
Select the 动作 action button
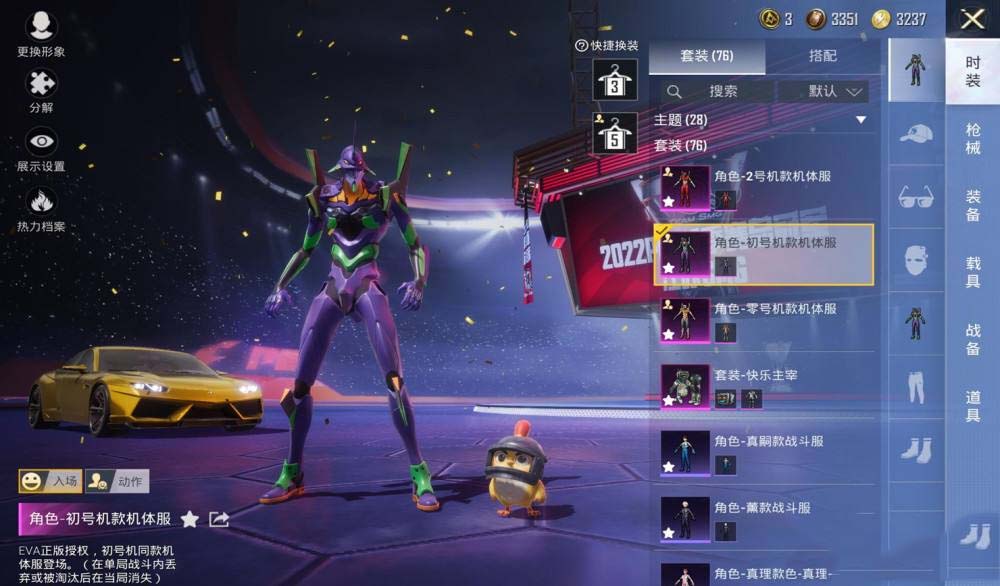click(117, 481)
